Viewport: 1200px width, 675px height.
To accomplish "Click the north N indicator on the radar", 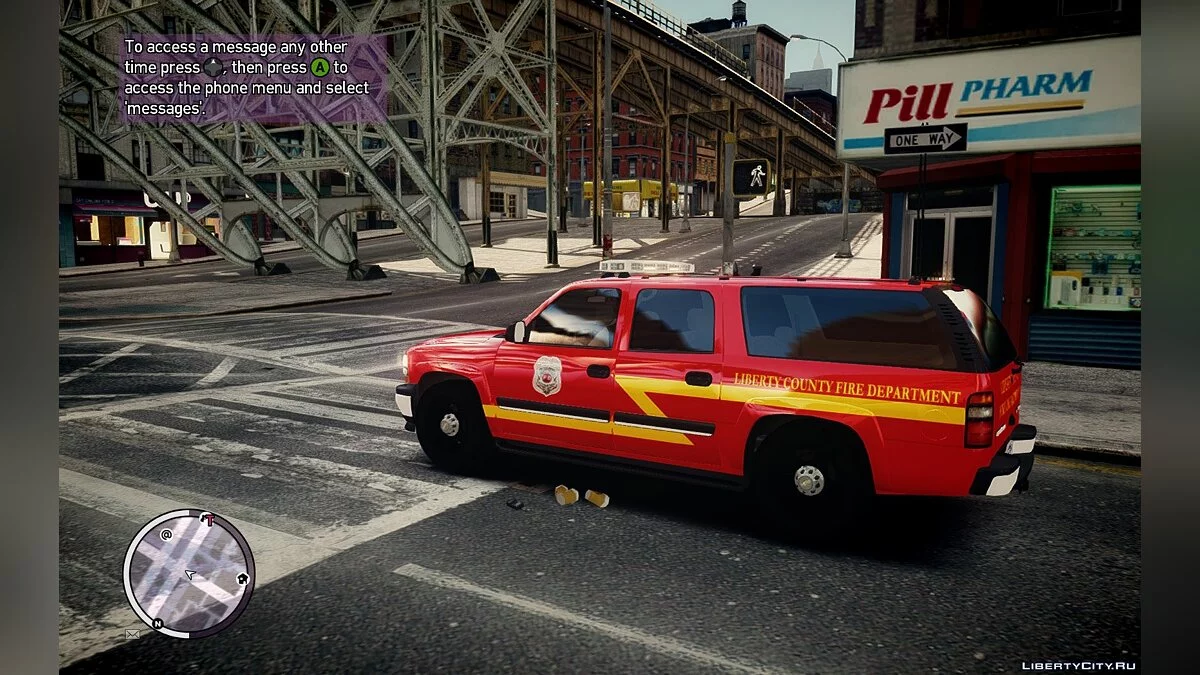I will pyautogui.click(x=157, y=623).
